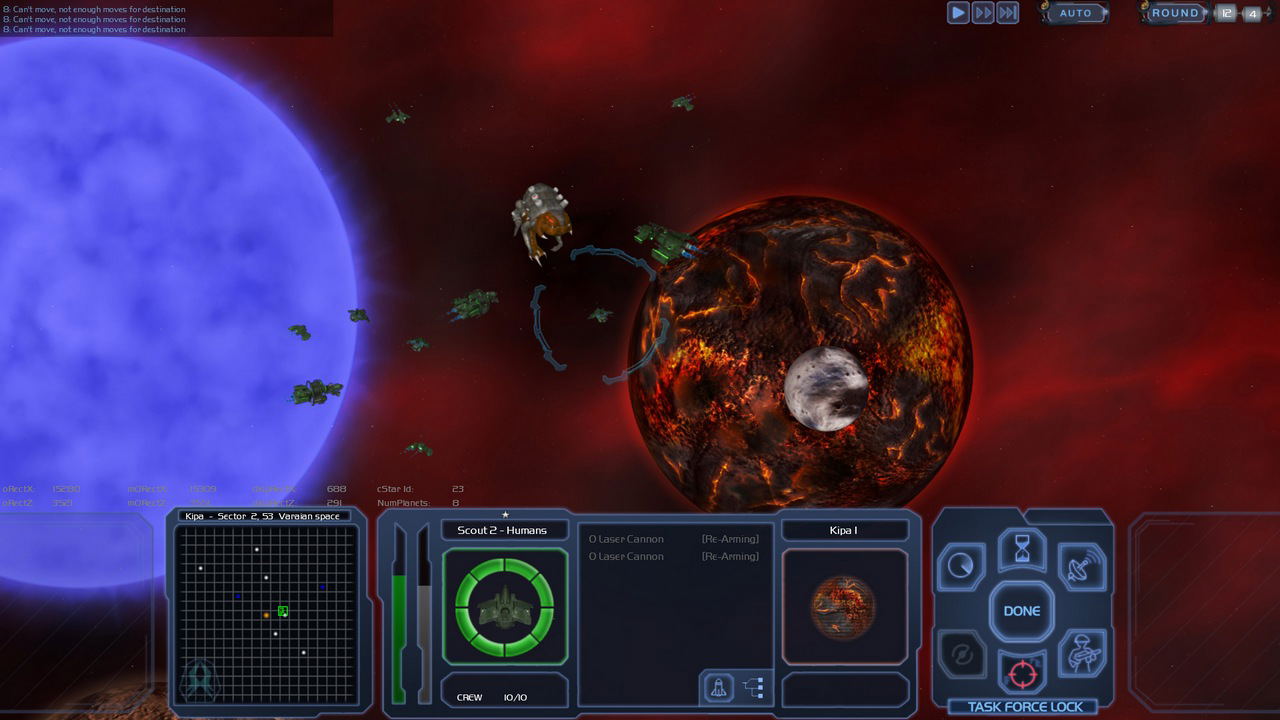The image size is (1280, 720).
Task: Select the soldier boarding command
Action: tap(1081, 654)
